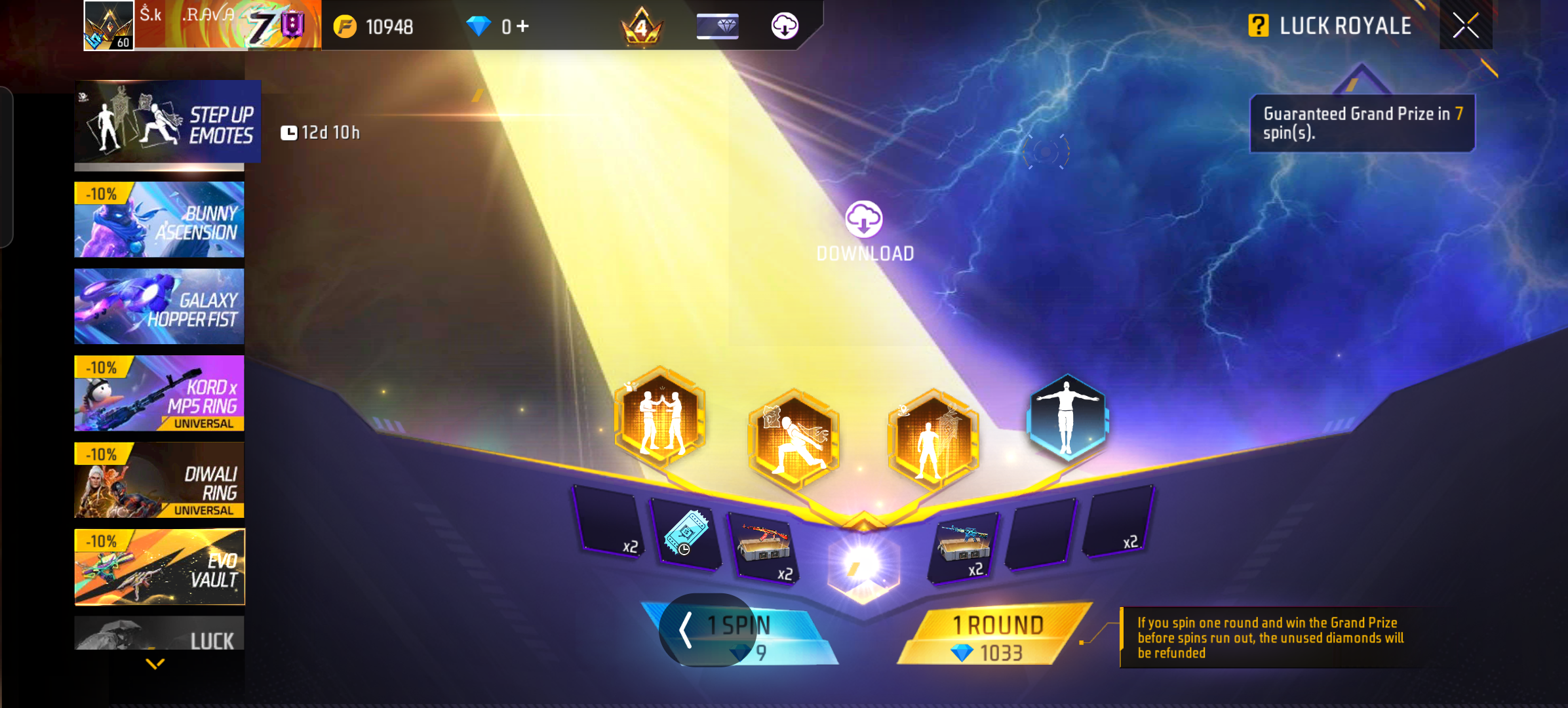Click the gold coin balance showing 10948
Viewport: 1568px width, 708px height.
[x=374, y=28]
